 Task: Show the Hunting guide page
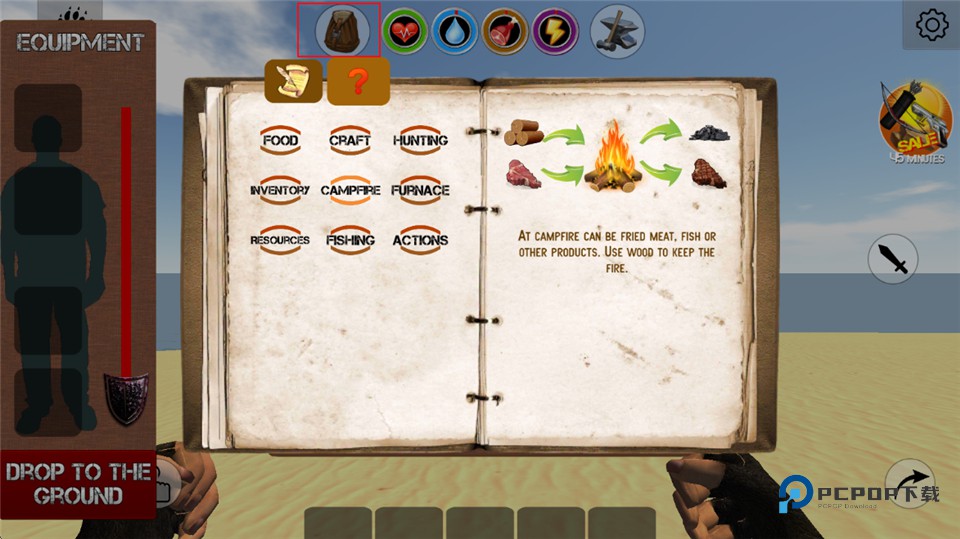420,141
